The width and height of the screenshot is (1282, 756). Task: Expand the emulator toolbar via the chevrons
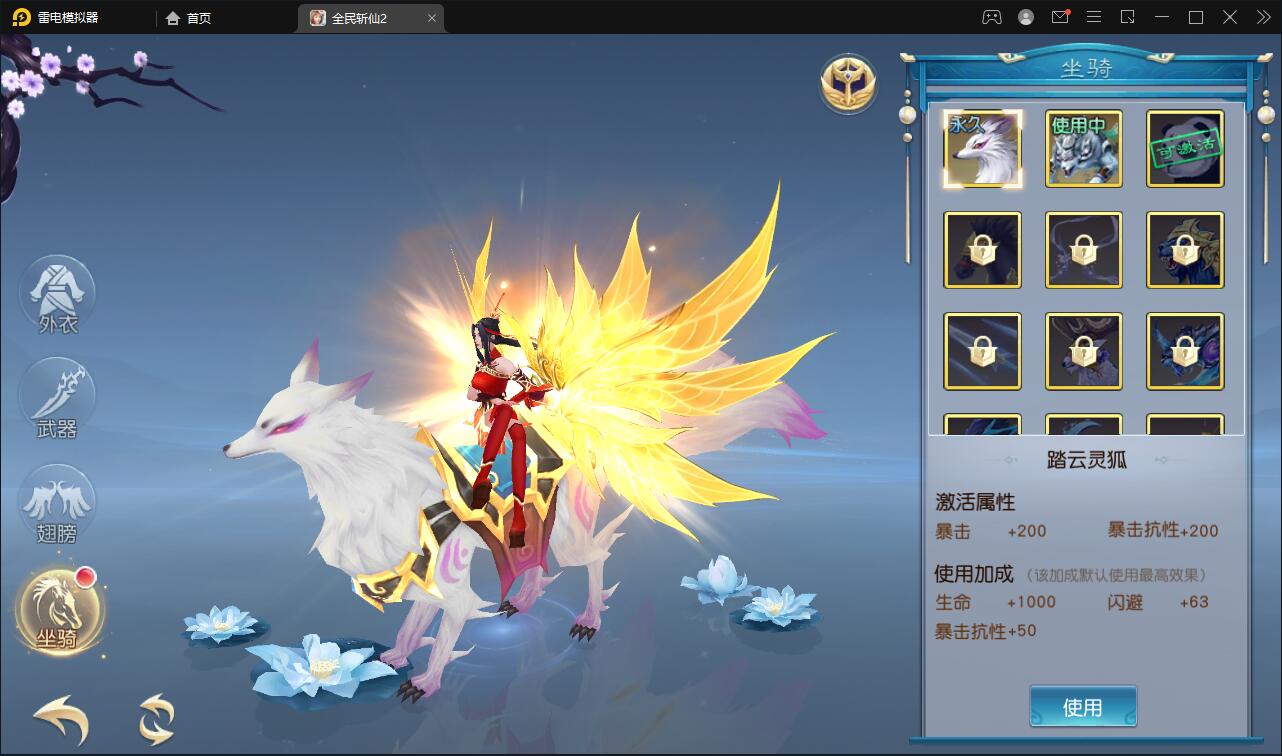[x=1261, y=17]
